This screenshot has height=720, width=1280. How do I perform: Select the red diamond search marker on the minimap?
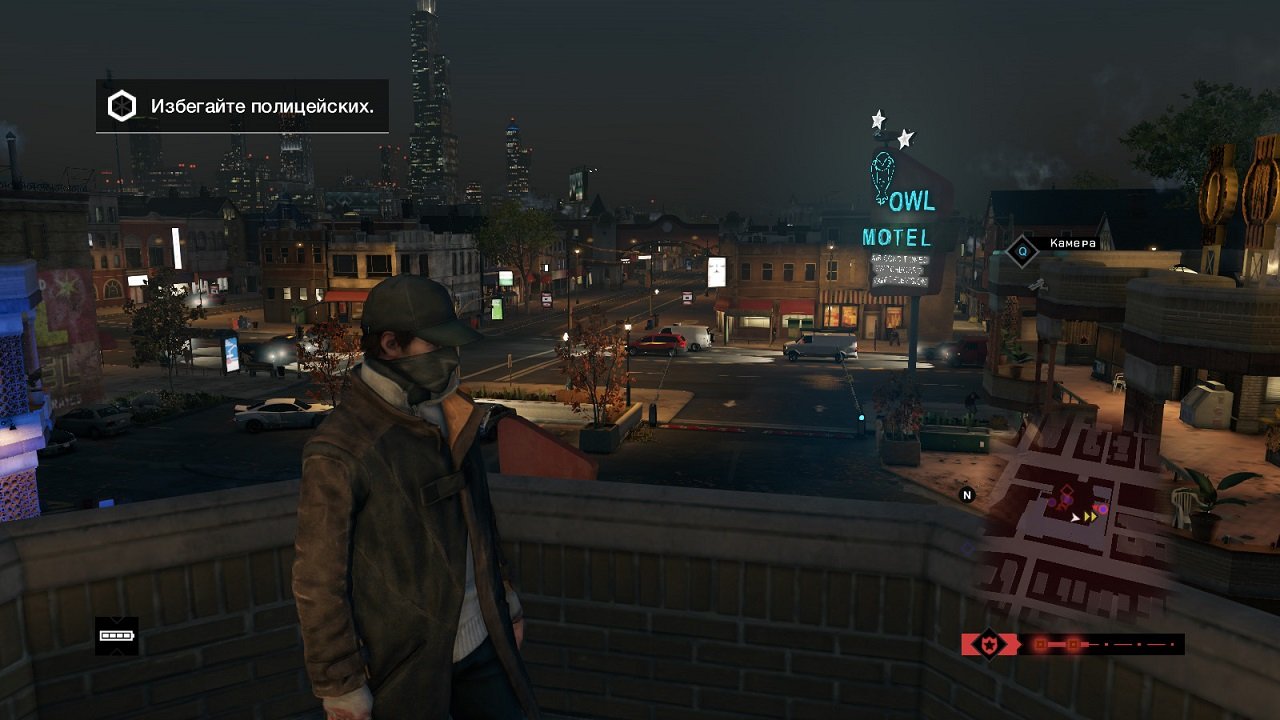[x=1067, y=488]
